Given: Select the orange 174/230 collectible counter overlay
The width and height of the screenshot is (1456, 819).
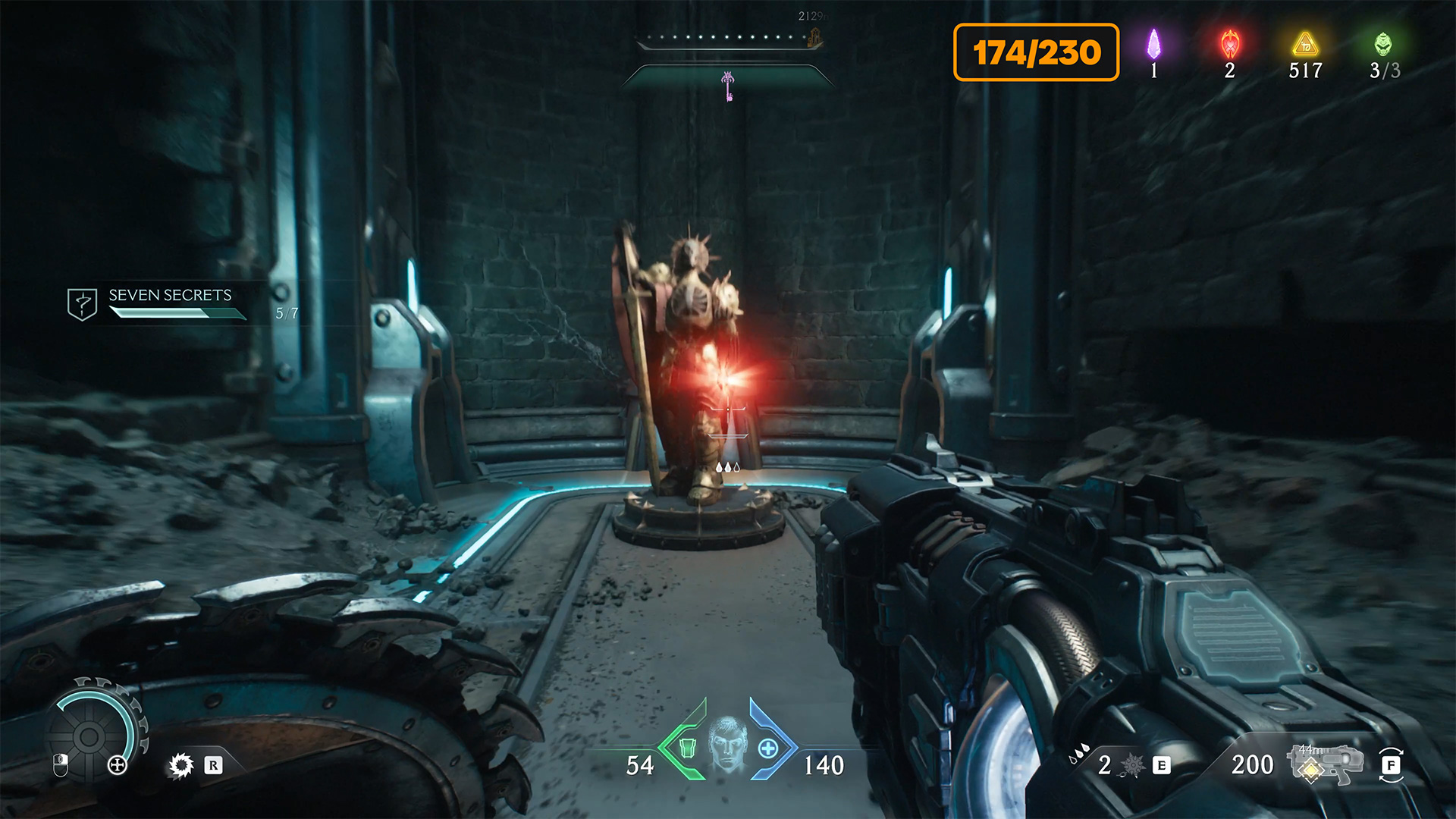Looking at the screenshot, I should pyautogui.click(x=1036, y=52).
